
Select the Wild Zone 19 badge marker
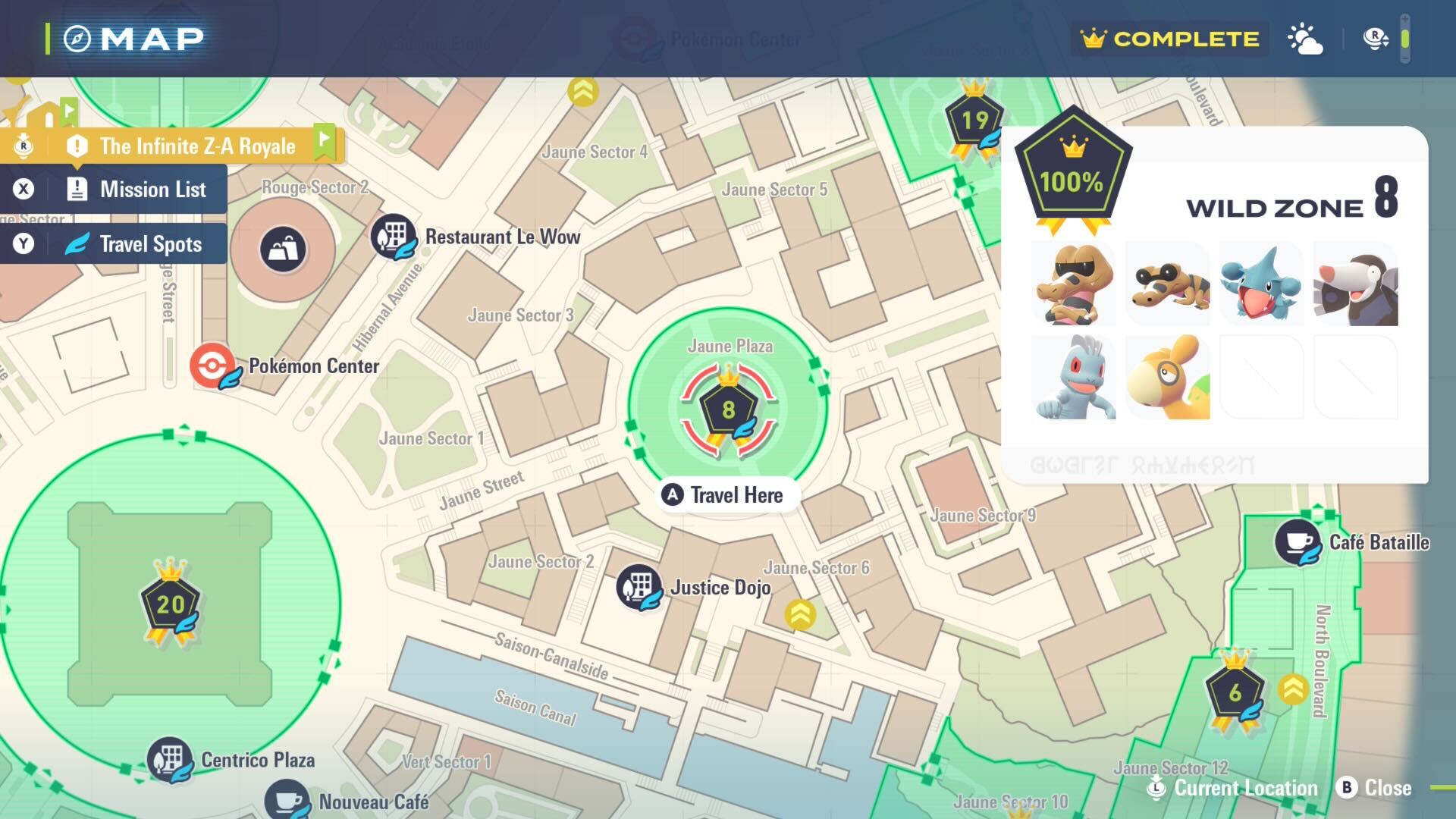(x=974, y=120)
